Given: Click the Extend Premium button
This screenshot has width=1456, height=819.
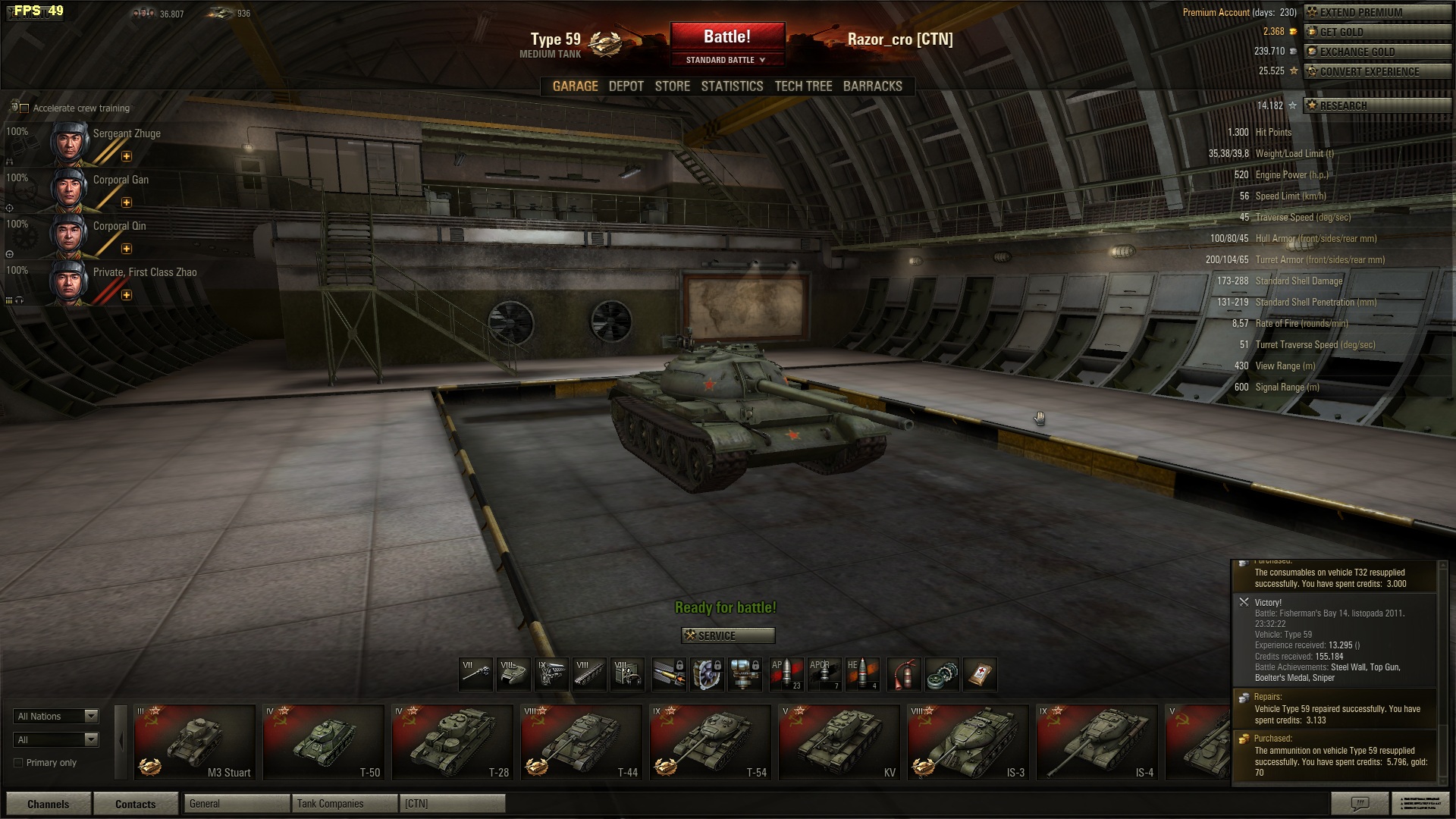Looking at the screenshot, I should pos(1376,12).
